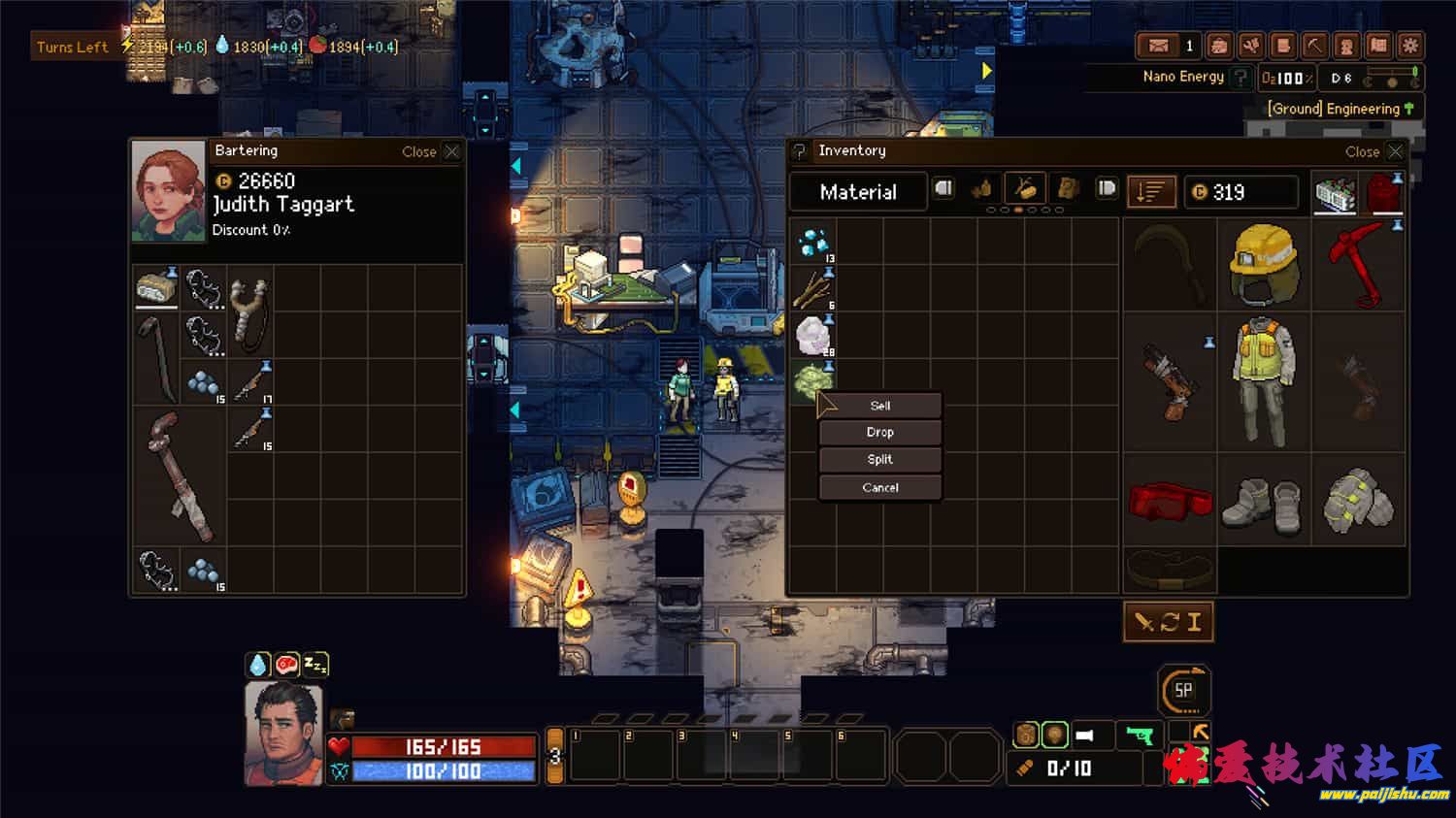The width and height of the screenshot is (1456, 818).
Task: Open the map from the top bar
Action: click(x=1378, y=46)
